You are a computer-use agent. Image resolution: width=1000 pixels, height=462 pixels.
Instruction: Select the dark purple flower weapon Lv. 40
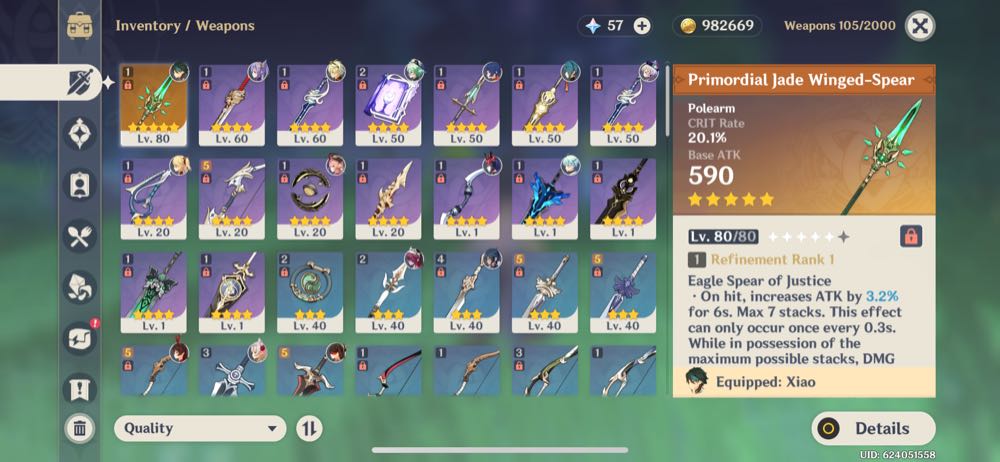pos(623,291)
